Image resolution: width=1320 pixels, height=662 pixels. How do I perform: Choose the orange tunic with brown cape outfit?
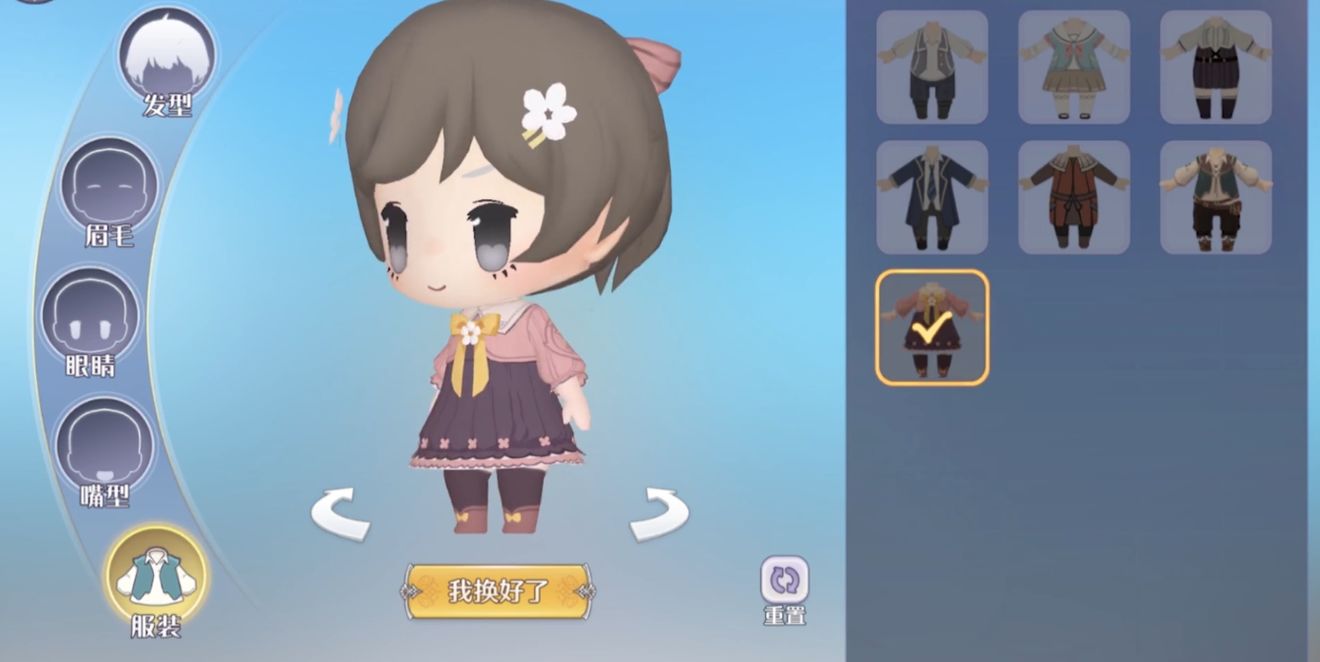click(1074, 197)
